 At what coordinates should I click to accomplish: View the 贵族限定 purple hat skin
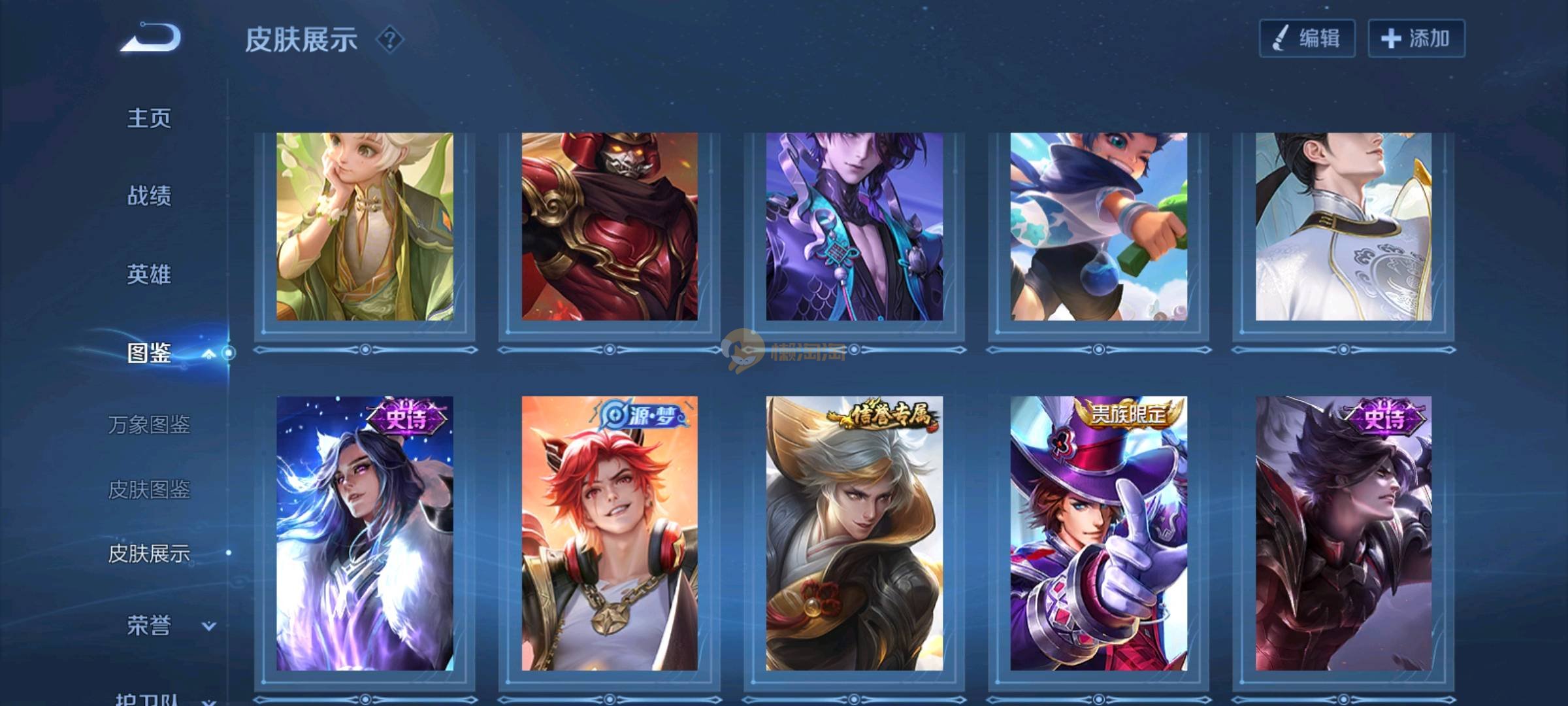point(1098,533)
